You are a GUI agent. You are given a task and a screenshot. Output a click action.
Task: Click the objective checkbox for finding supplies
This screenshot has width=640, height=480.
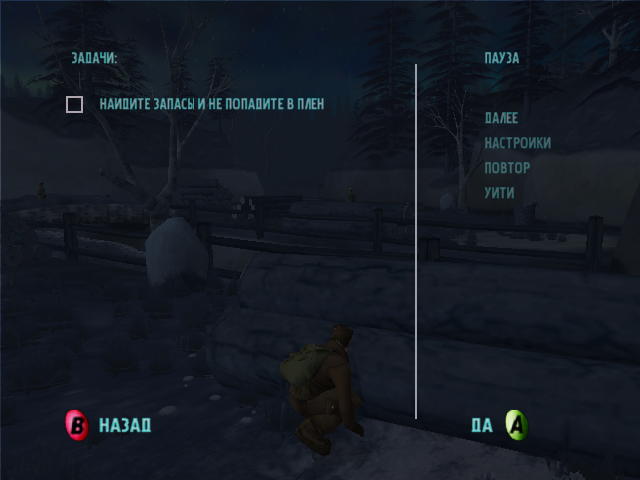pyautogui.click(x=74, y=104)
